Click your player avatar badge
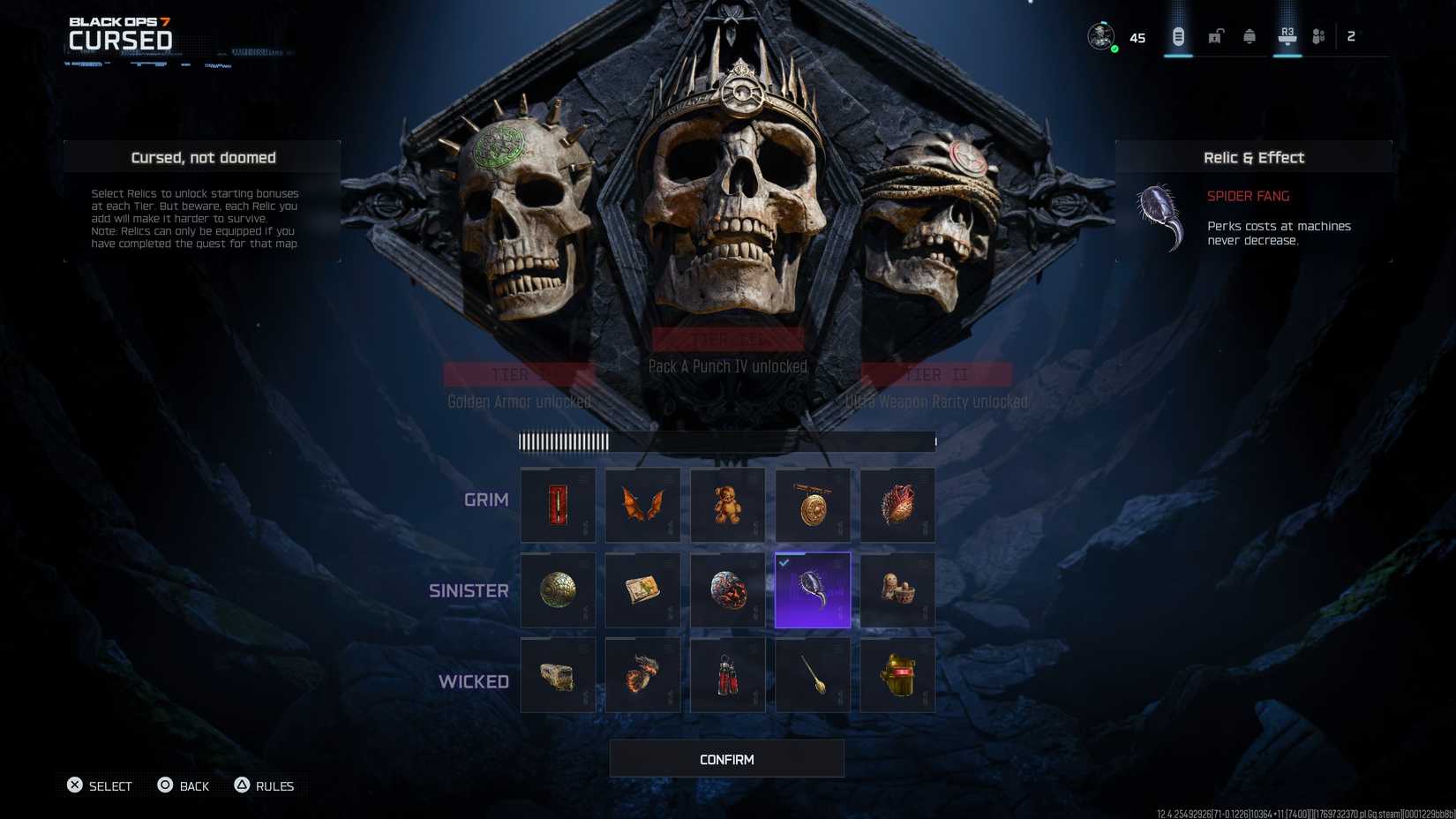This screenshot has width=1456, height=819. 1100,37
